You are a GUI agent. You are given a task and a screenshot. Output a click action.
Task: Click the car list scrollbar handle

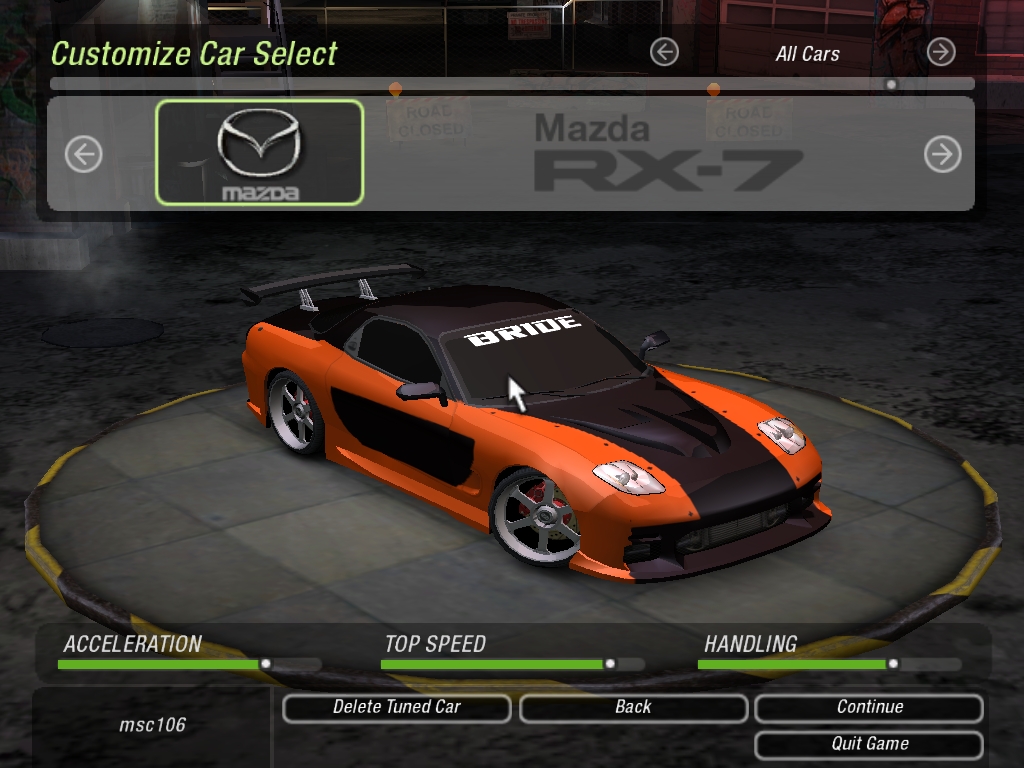click(891, 84)
